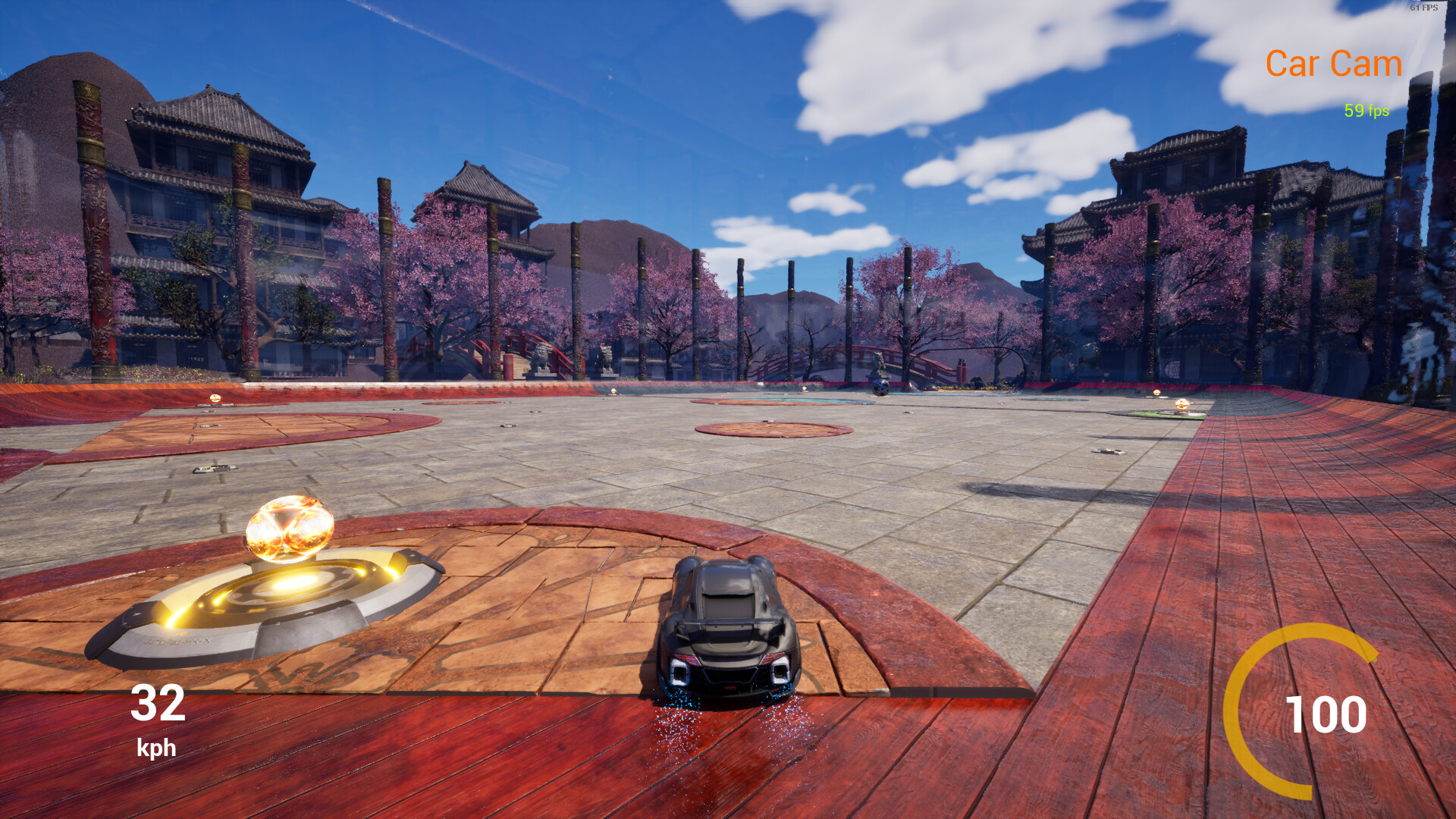Image resolution: width=1456 pixels, height=819 pixels.
Task: Click the 100 boost value
Action: tap(1326, 713)
